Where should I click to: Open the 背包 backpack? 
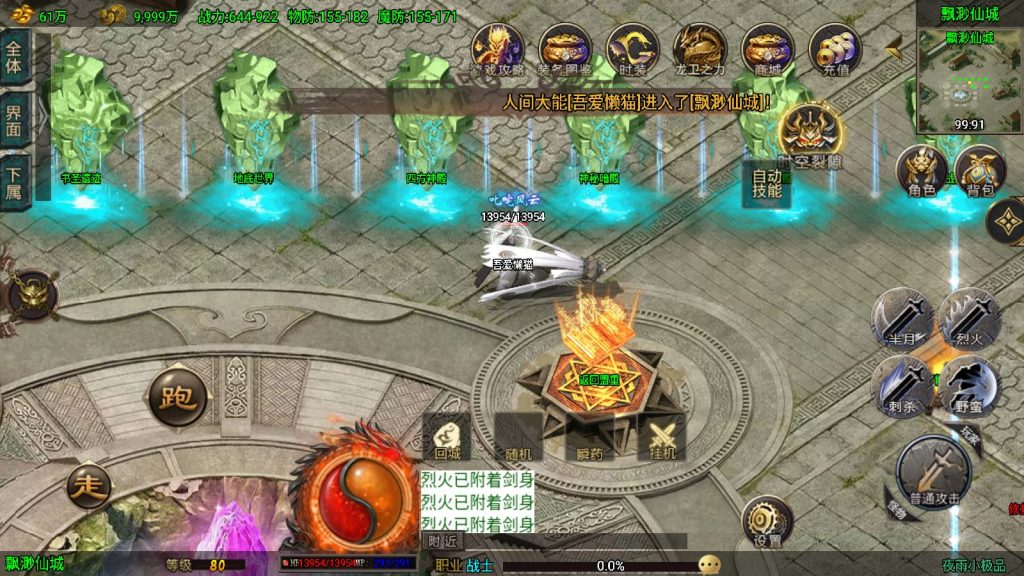click(x=978, y=171)
